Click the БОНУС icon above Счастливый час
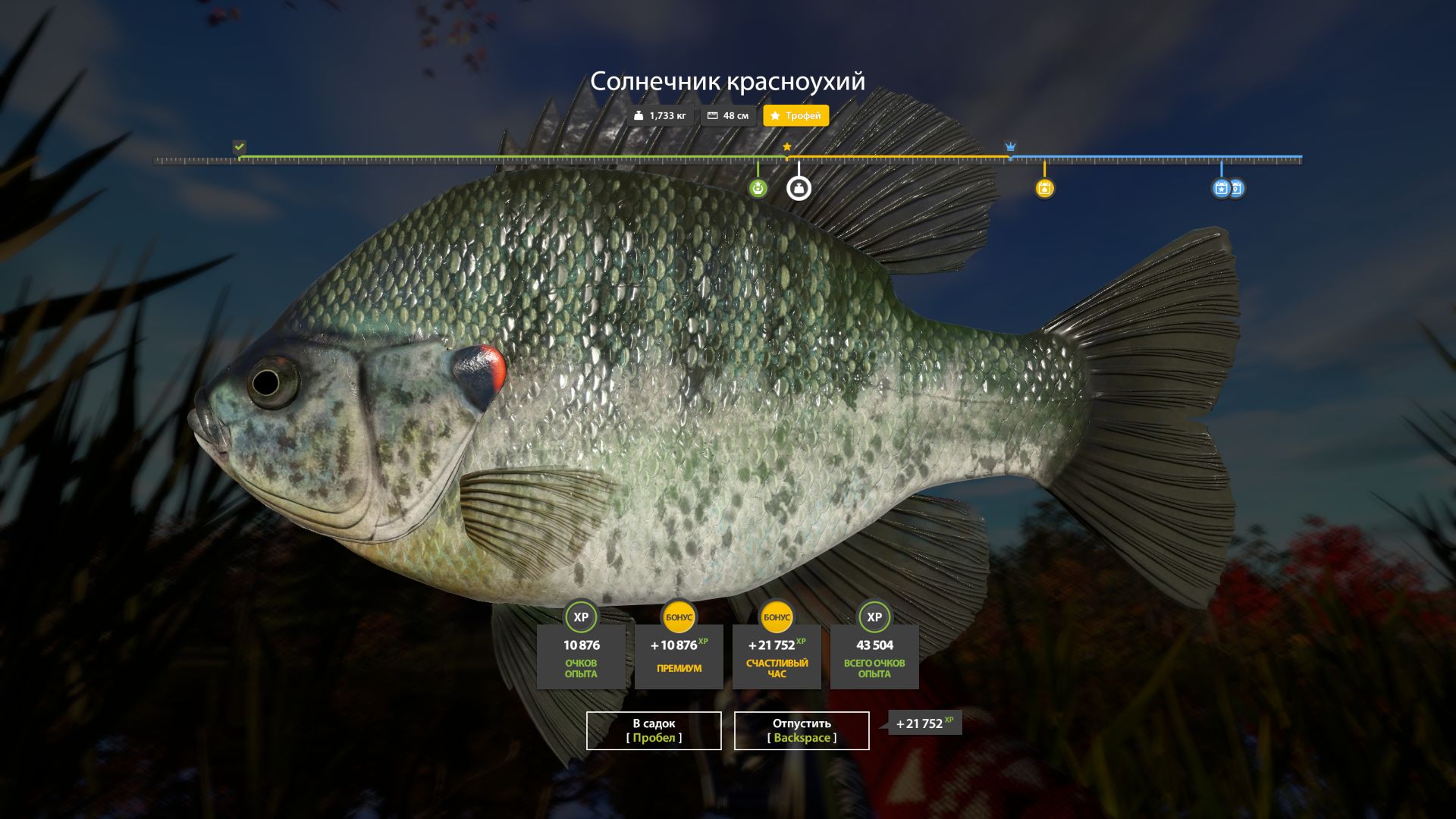Screen dimensions: 1456x819 pyautogui.click(x=776, y=617)
